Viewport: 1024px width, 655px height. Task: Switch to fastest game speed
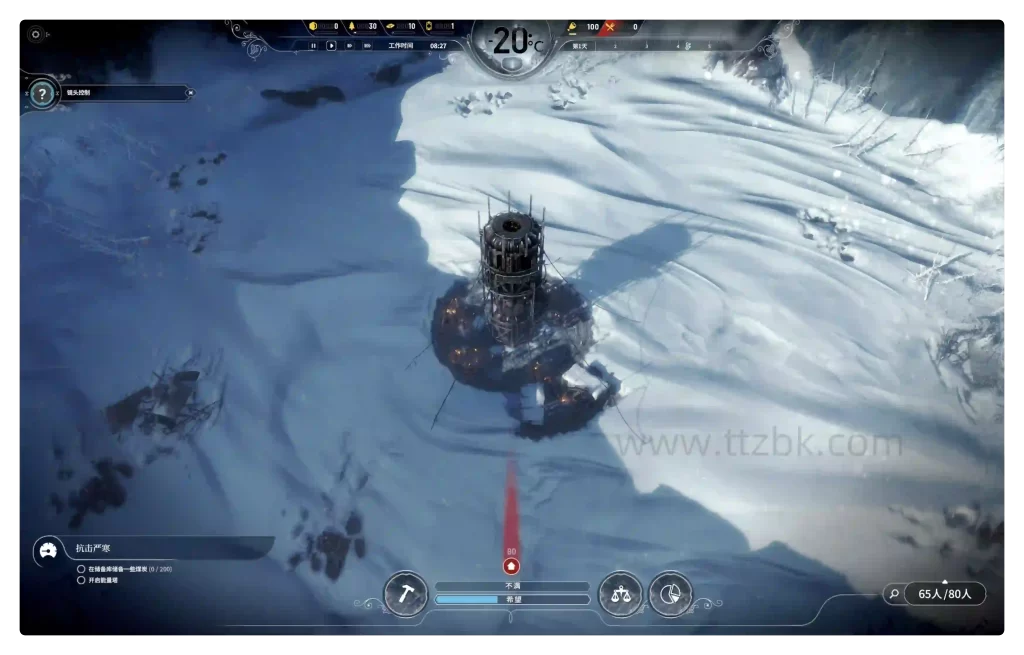point(367,45)
